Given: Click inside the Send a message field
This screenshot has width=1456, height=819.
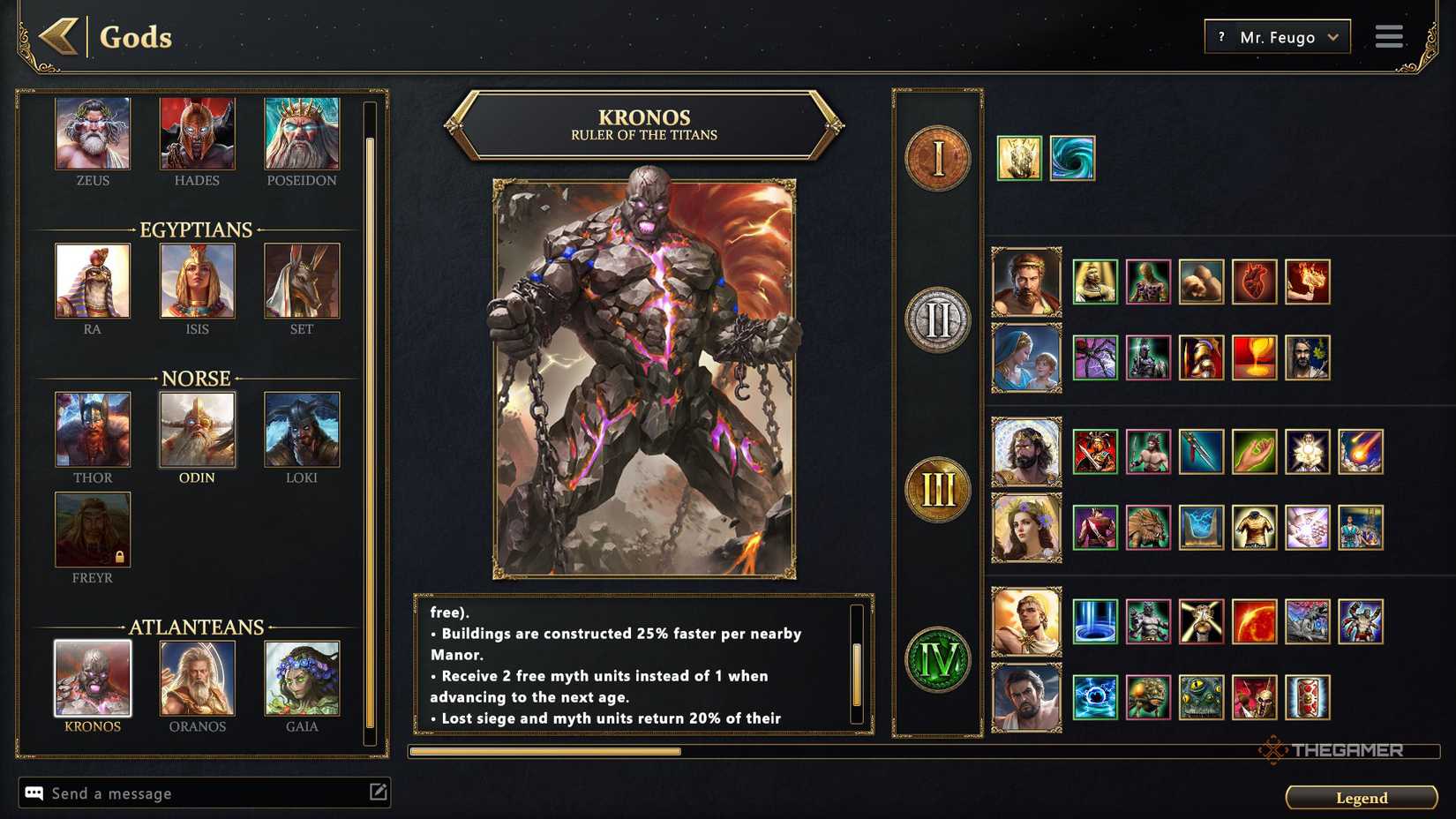Looking at the screenshot, I should pos(176,793).
